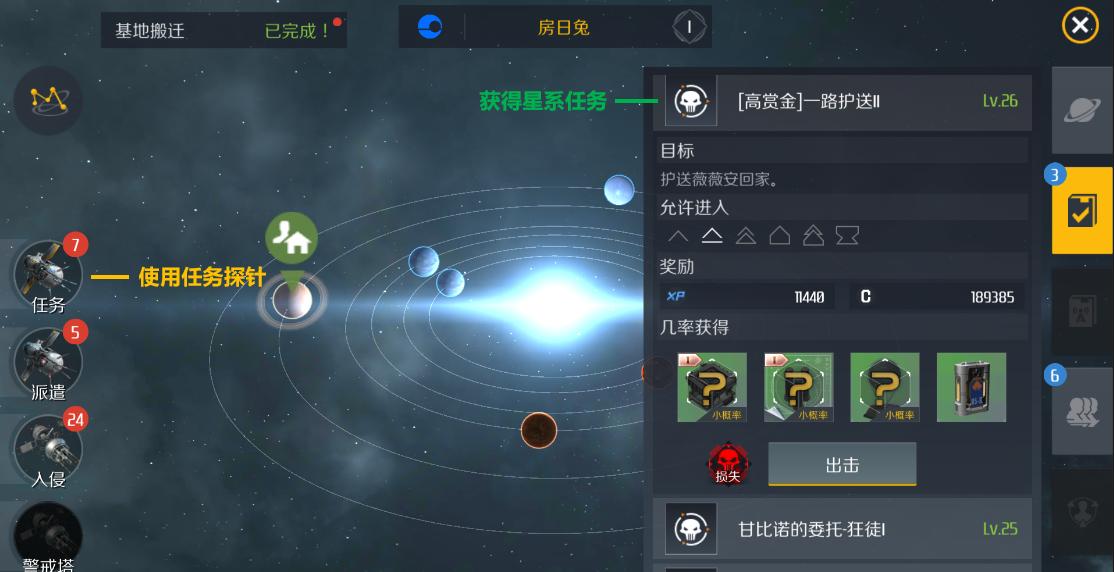Inspect the blue canister reward item
1114x572 pixels.
click(x=971, y=387)
